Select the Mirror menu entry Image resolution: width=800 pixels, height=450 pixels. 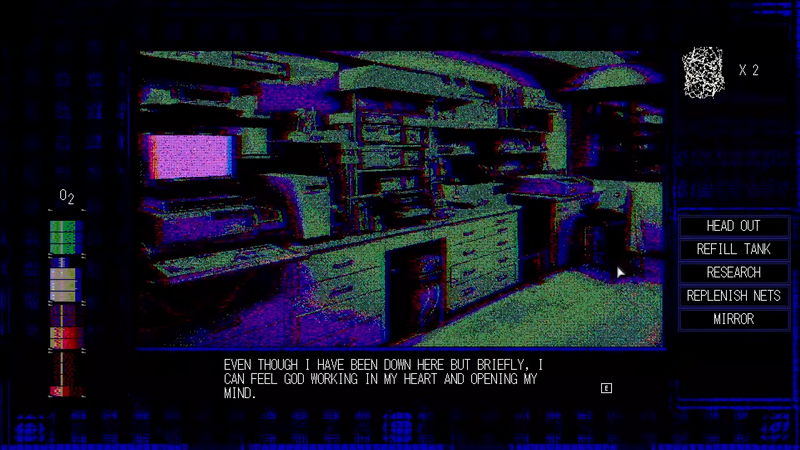tap(733, 319)
